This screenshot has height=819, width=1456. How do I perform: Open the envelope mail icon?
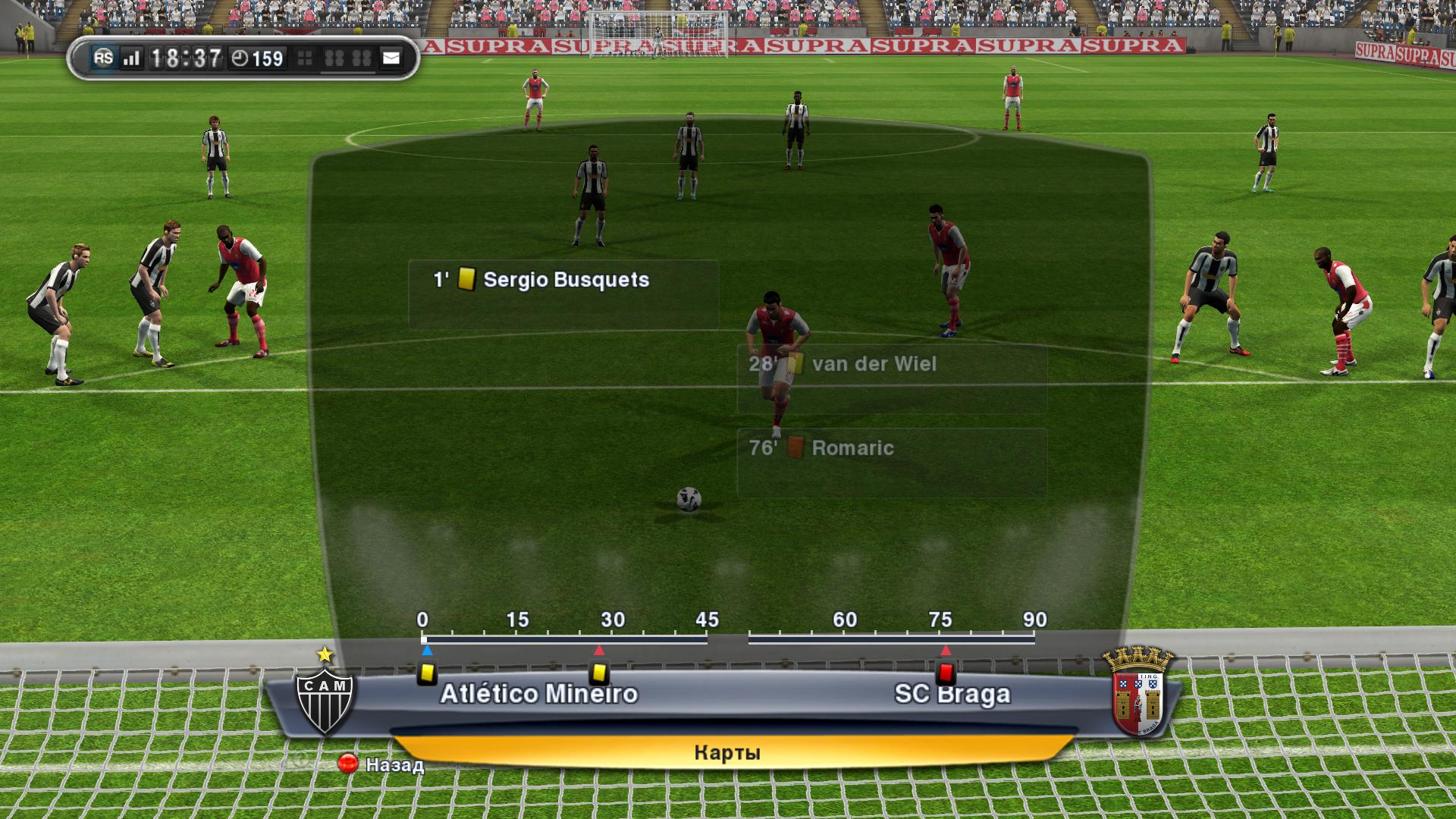point(391,58)
